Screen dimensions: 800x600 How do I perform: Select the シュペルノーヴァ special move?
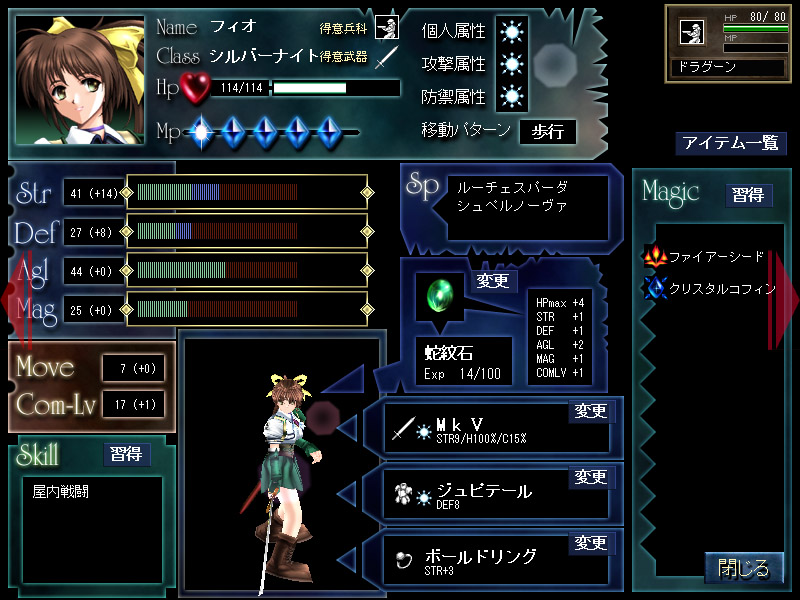pos(512,206)
